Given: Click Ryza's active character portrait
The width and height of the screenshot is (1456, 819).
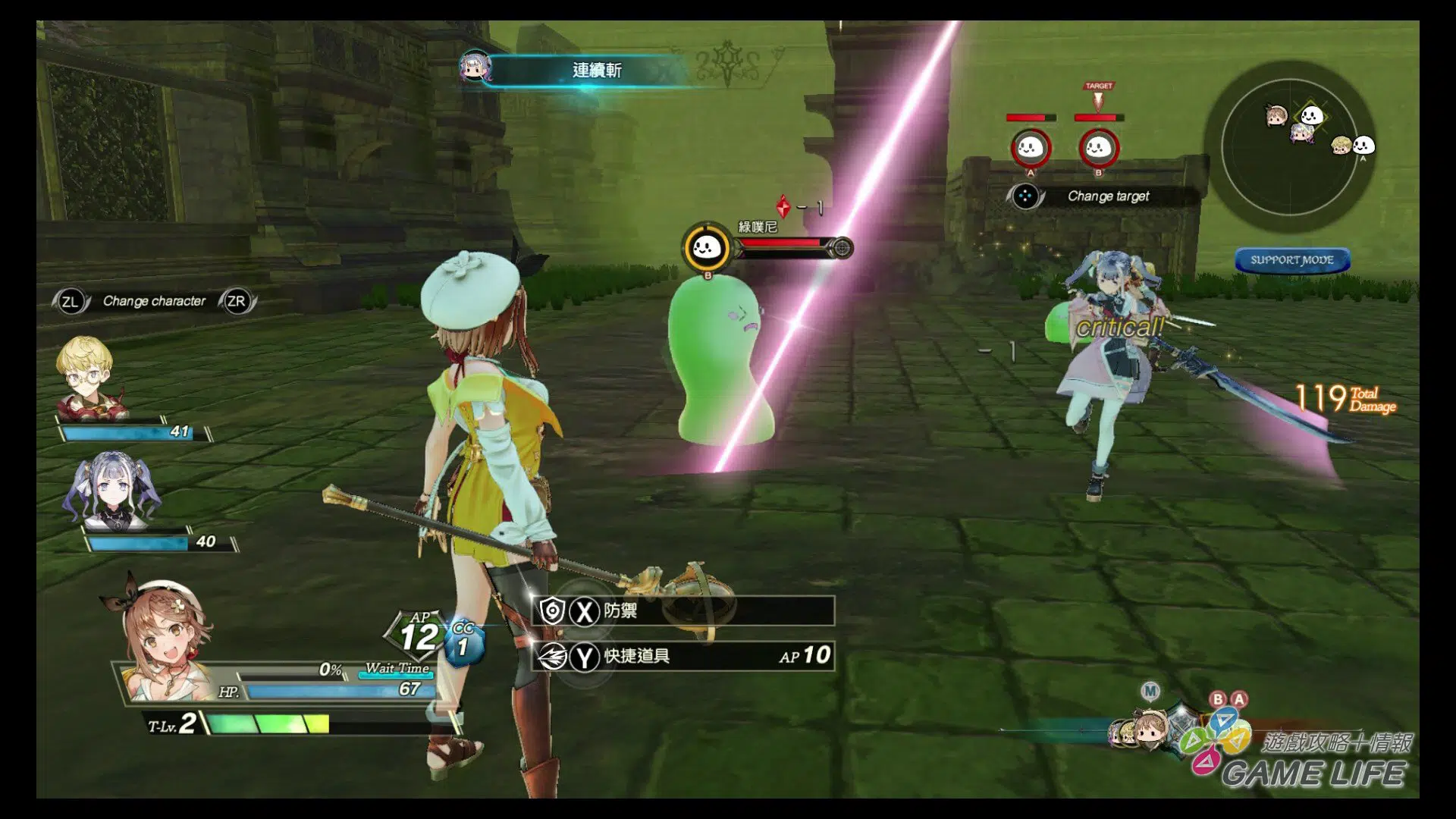Looking at the screenshot, I should coord(163,641).
